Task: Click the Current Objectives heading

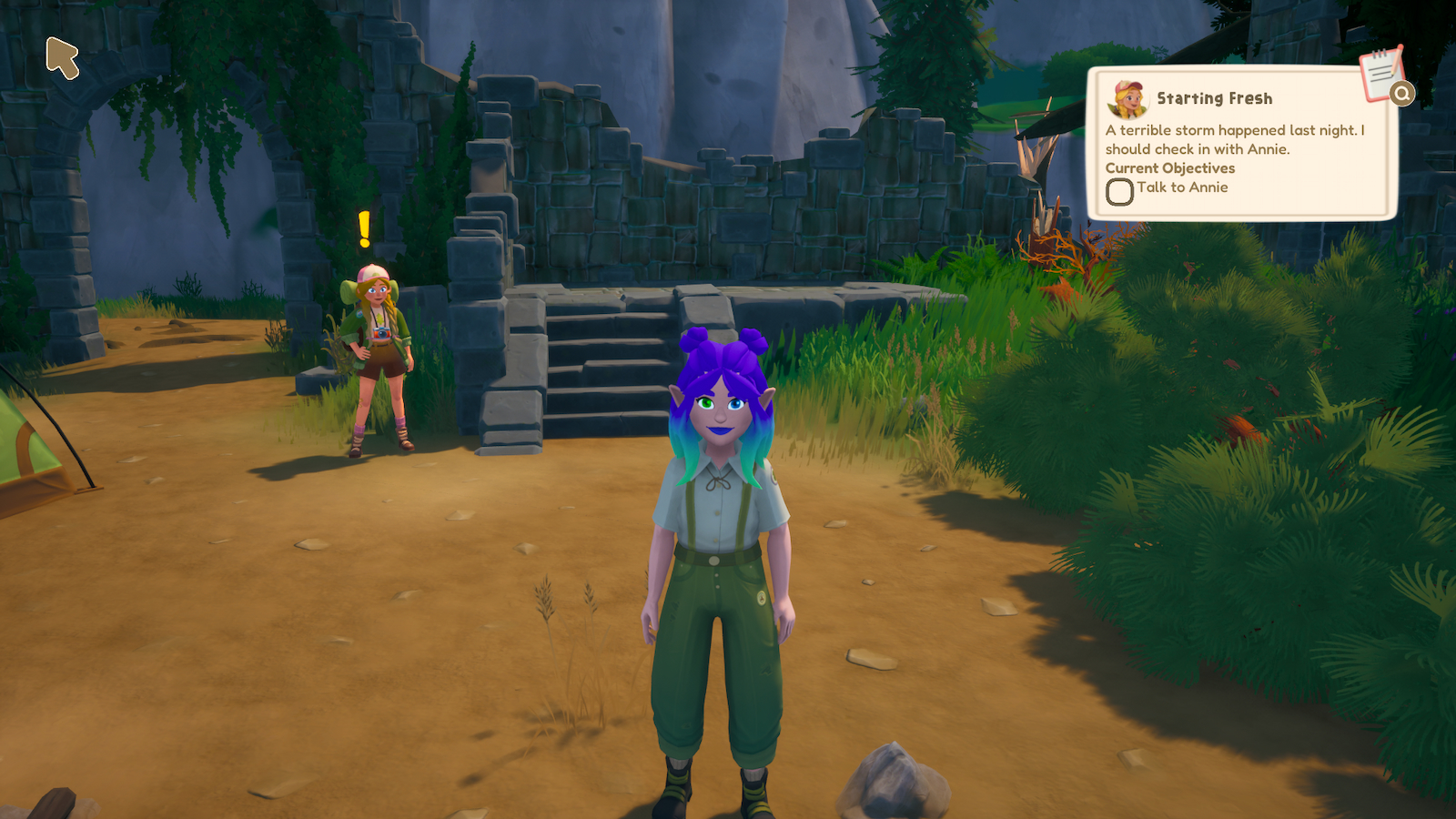Action: [x=1170, y=168]
